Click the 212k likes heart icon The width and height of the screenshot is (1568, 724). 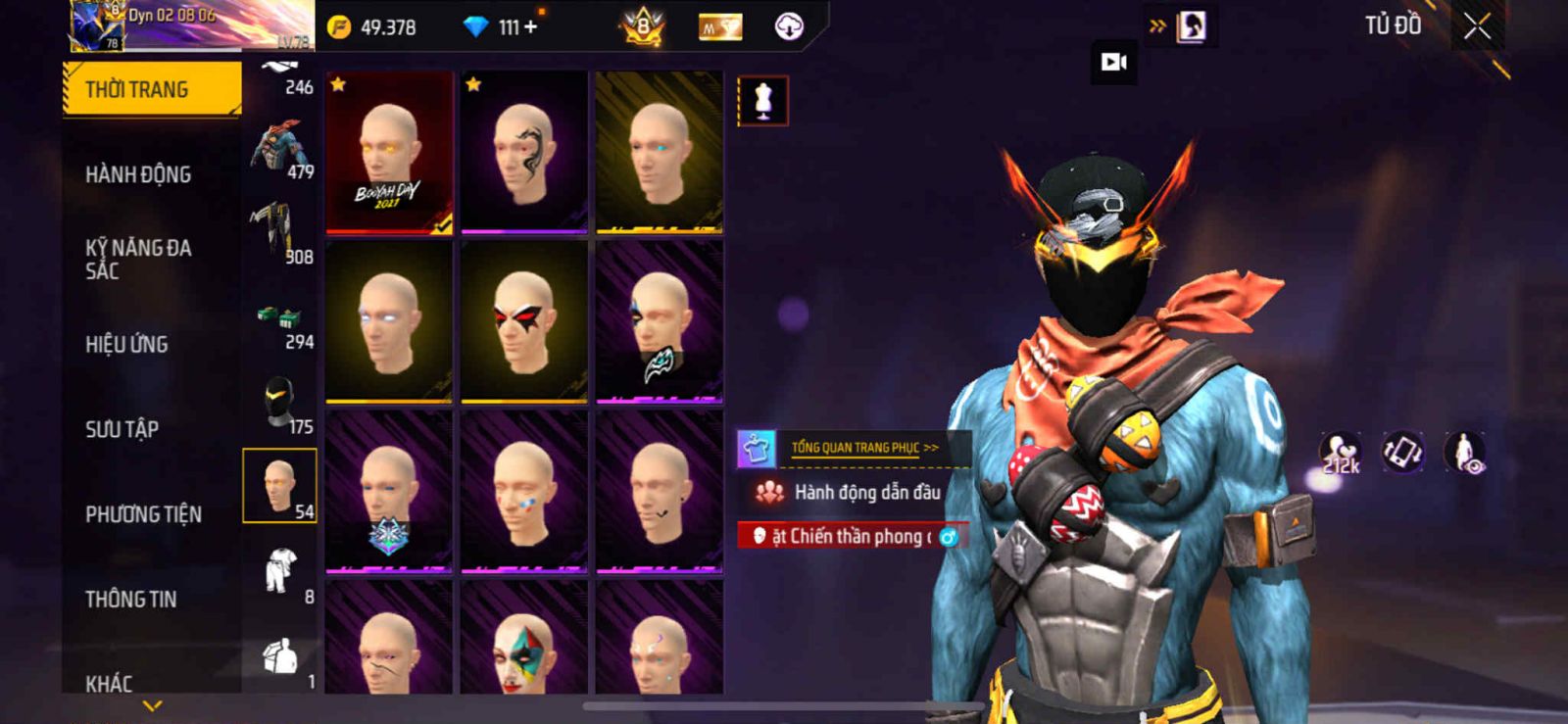pyautogui.click(x=1341, y=453)
